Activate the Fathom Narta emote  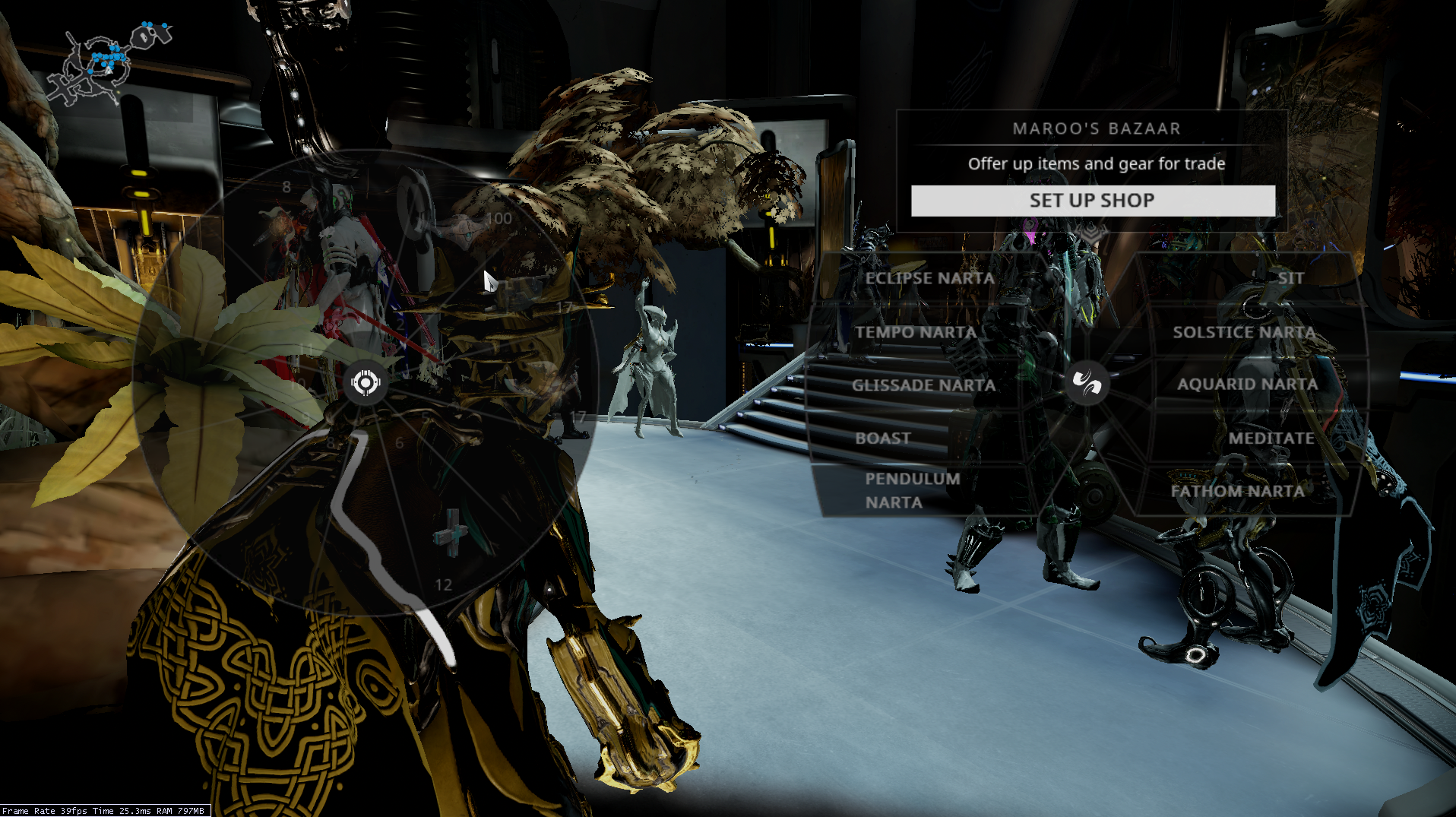click(1238, 491)
